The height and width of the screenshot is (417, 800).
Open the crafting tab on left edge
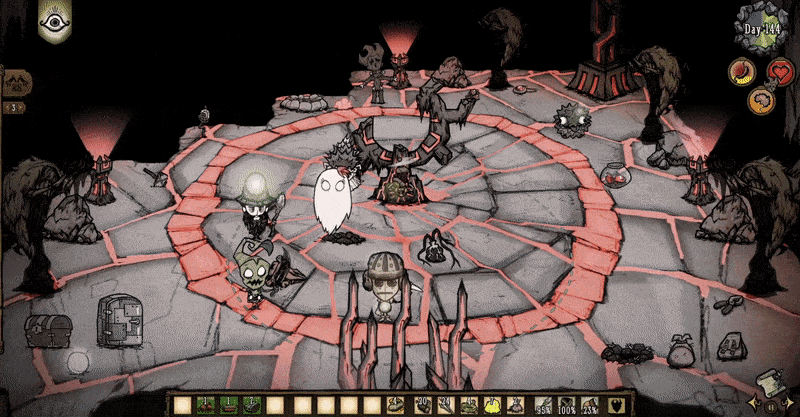pos(15,83)
